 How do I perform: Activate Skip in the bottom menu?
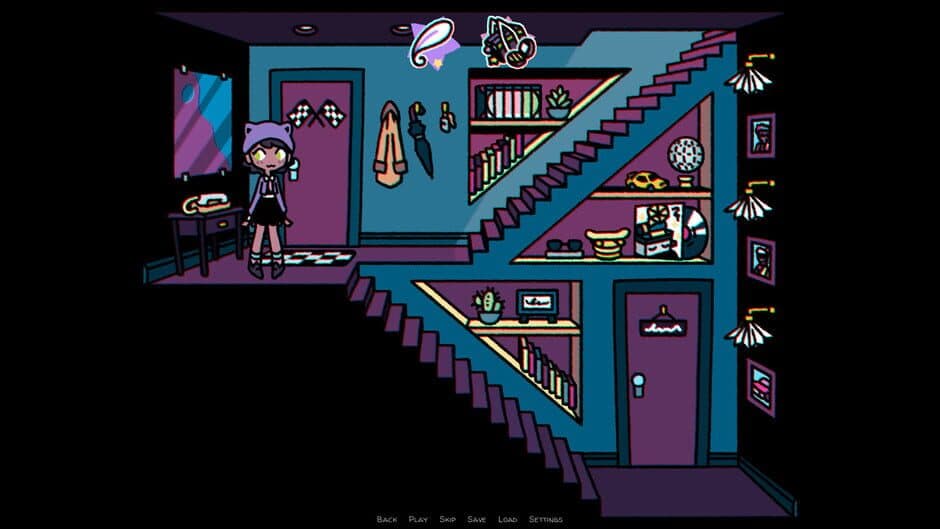click(x=448, y=519)
